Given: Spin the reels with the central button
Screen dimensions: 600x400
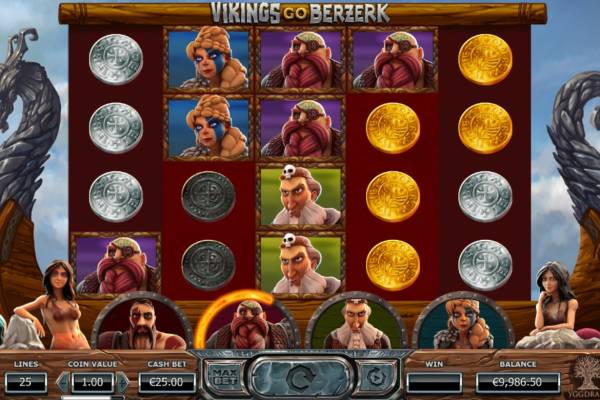Looking at the screenshot, I should coord(300,377).
